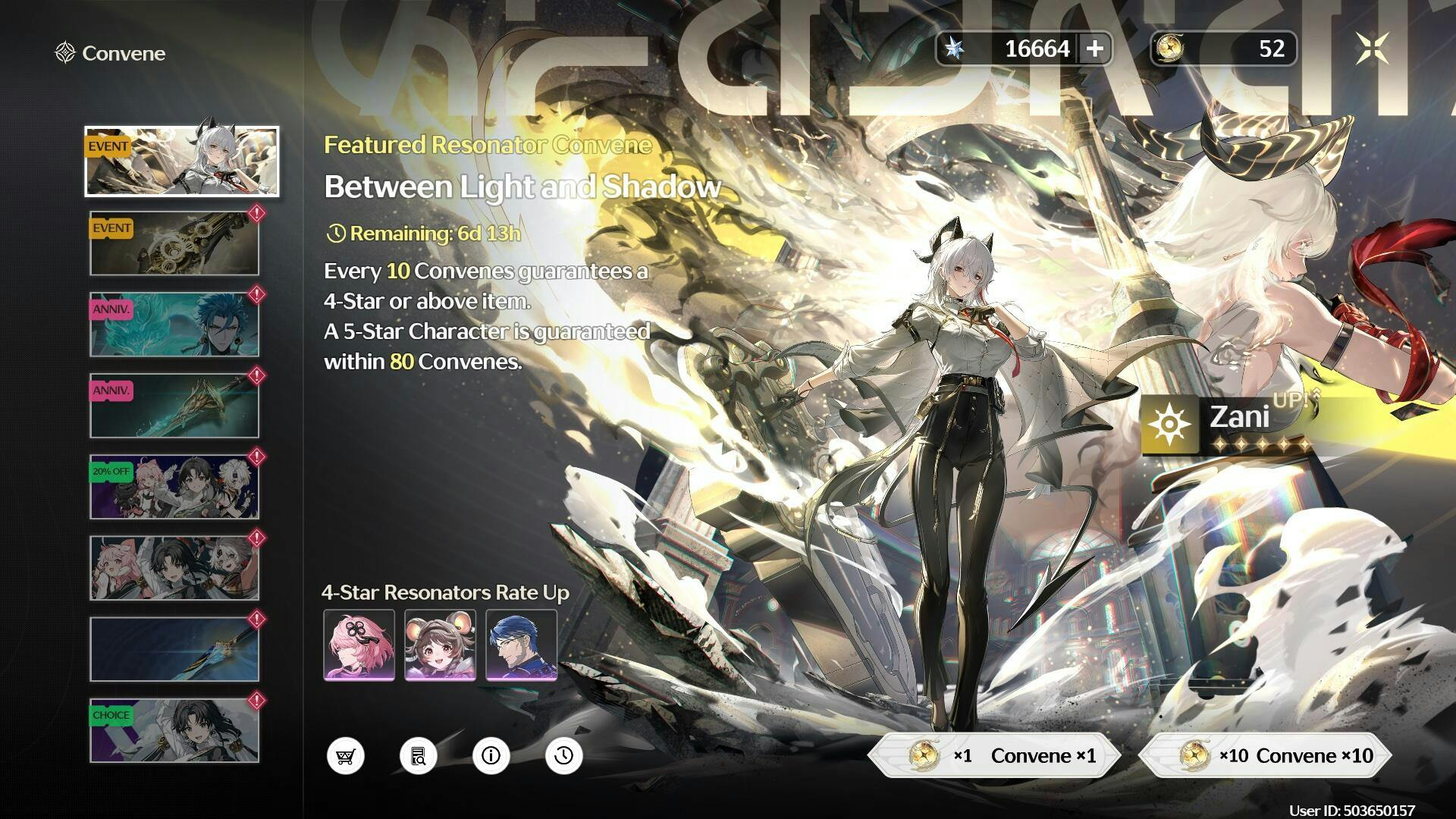Viewport: 1456px width, 819px height.
Task: Select the untagged three-character group banner
Action: 174,568
